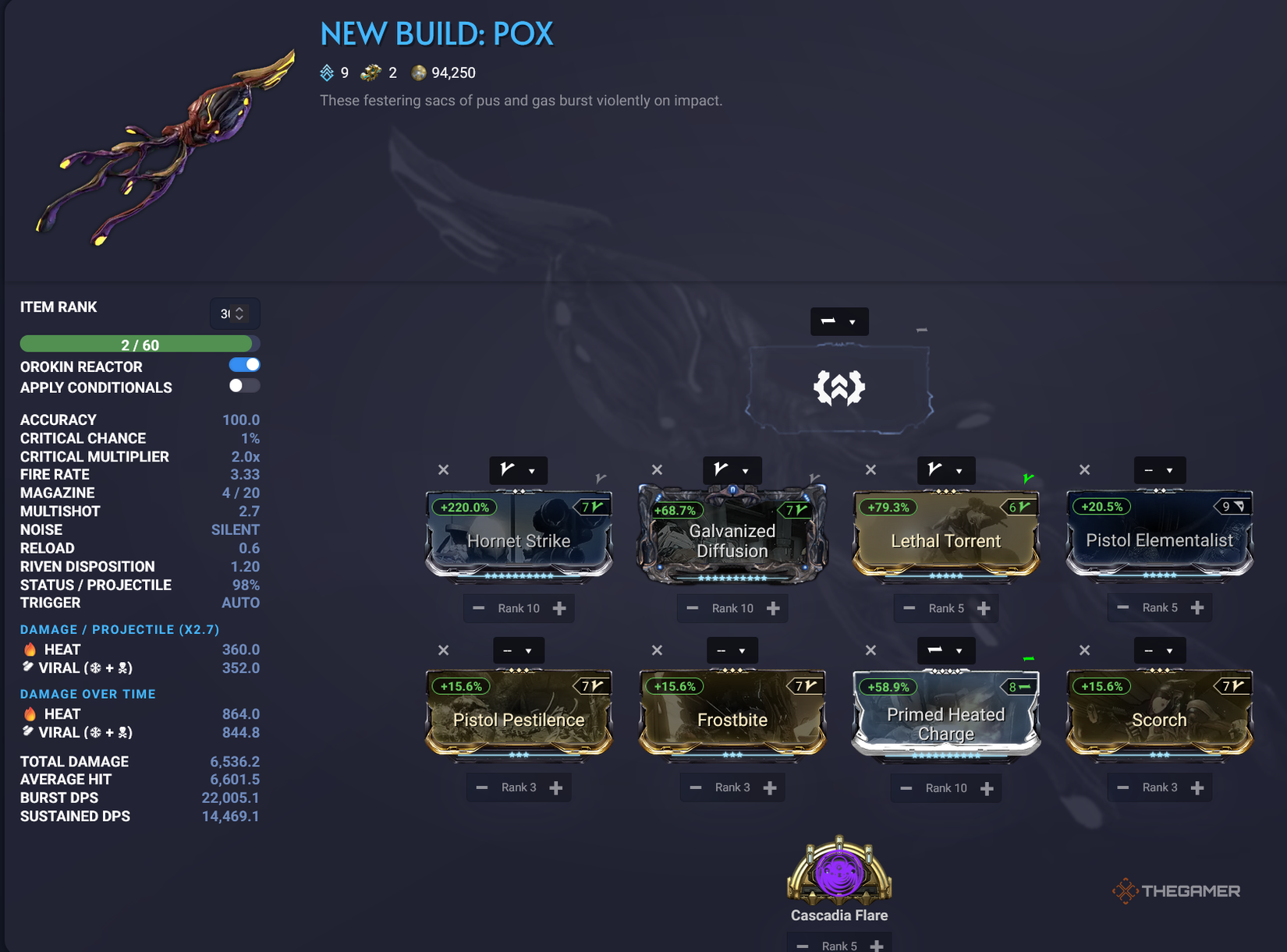Increase Lethal Torrent's rank with the plus button
This screenshot has height=952, width=1287.
pyautogui.click(x=984, y=608)
